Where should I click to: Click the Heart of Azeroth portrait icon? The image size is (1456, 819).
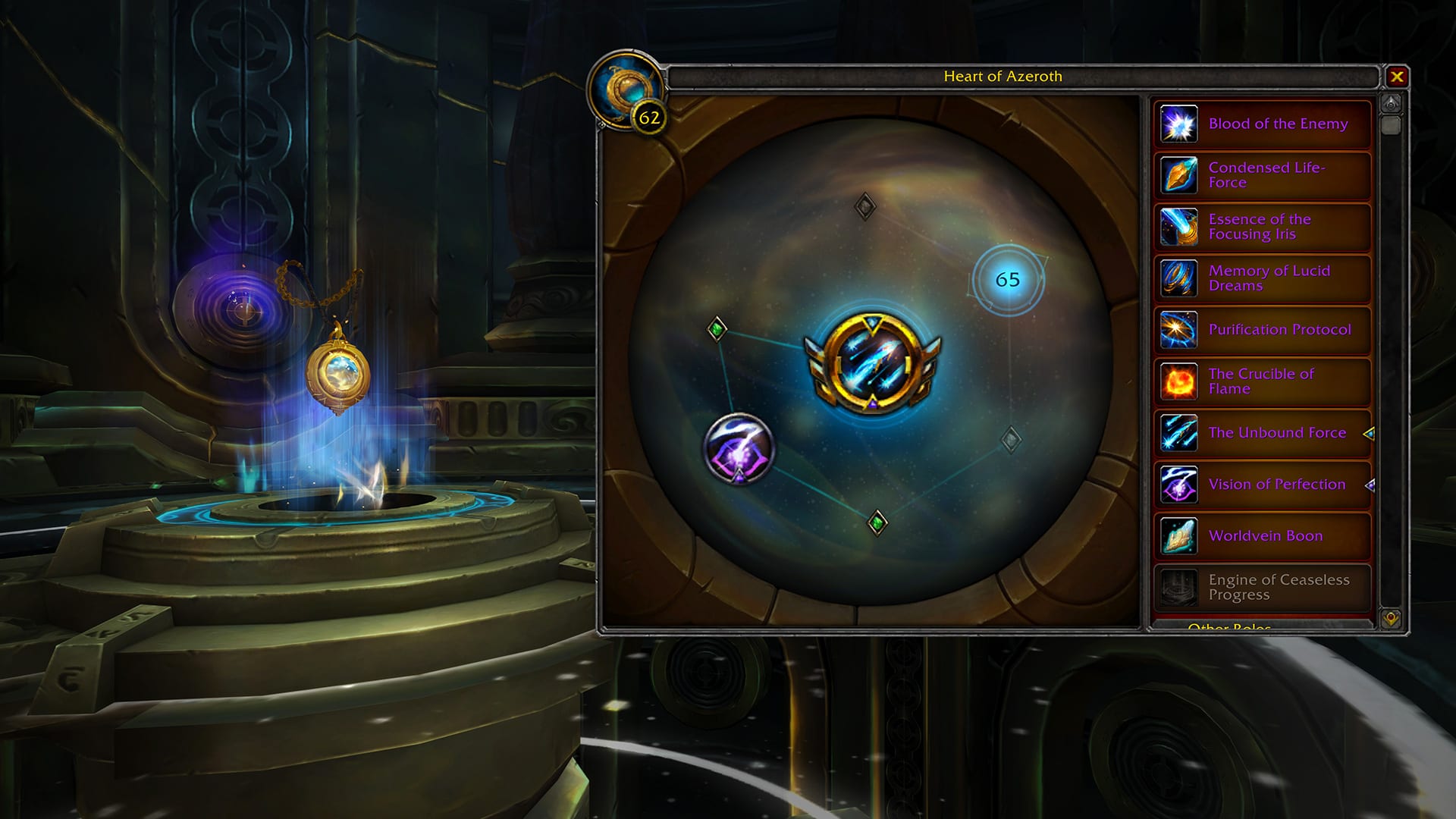click(624, 89)
